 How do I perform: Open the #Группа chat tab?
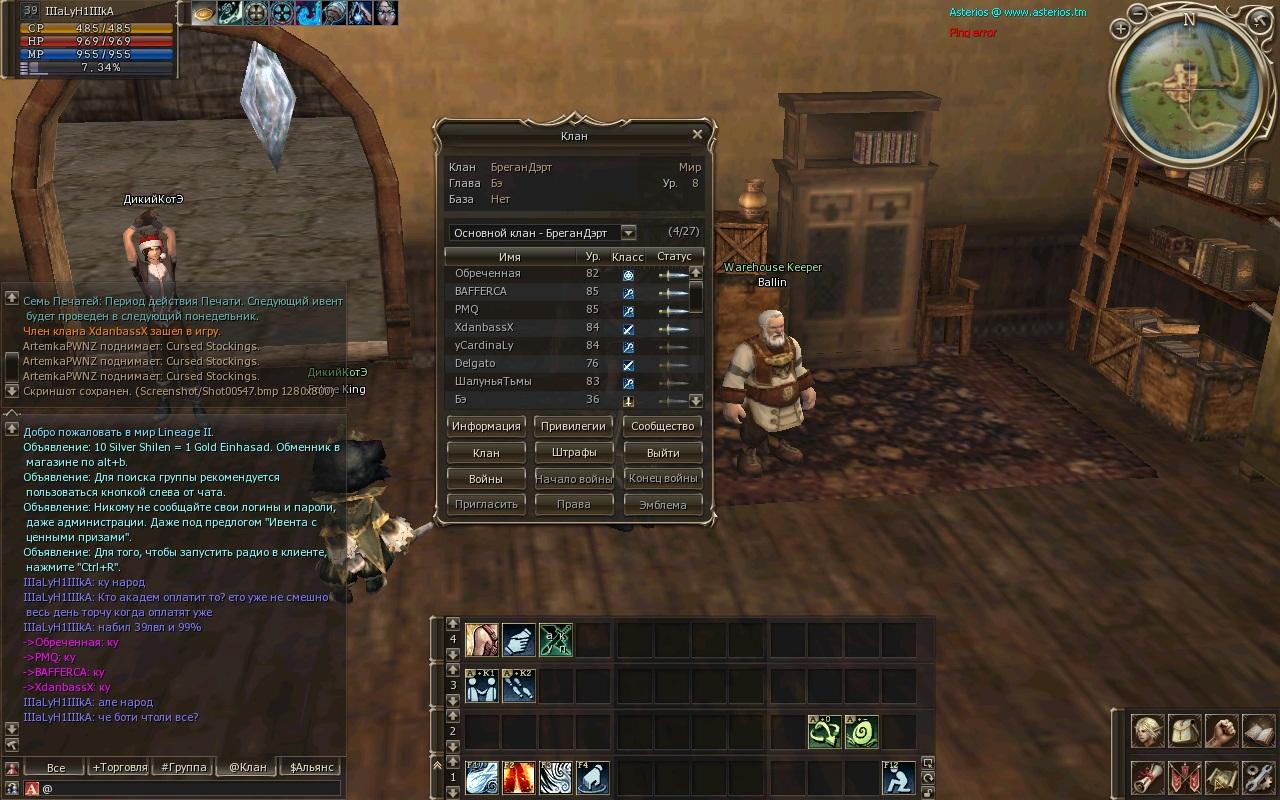coord(181,768)
